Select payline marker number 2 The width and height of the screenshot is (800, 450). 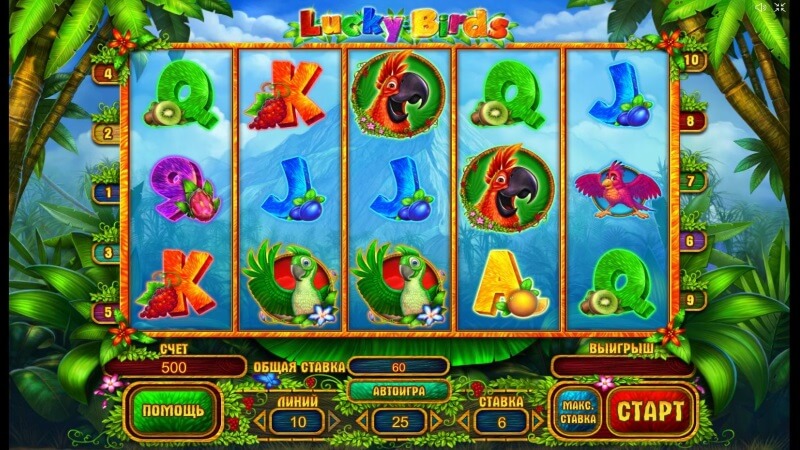(106, 132)
